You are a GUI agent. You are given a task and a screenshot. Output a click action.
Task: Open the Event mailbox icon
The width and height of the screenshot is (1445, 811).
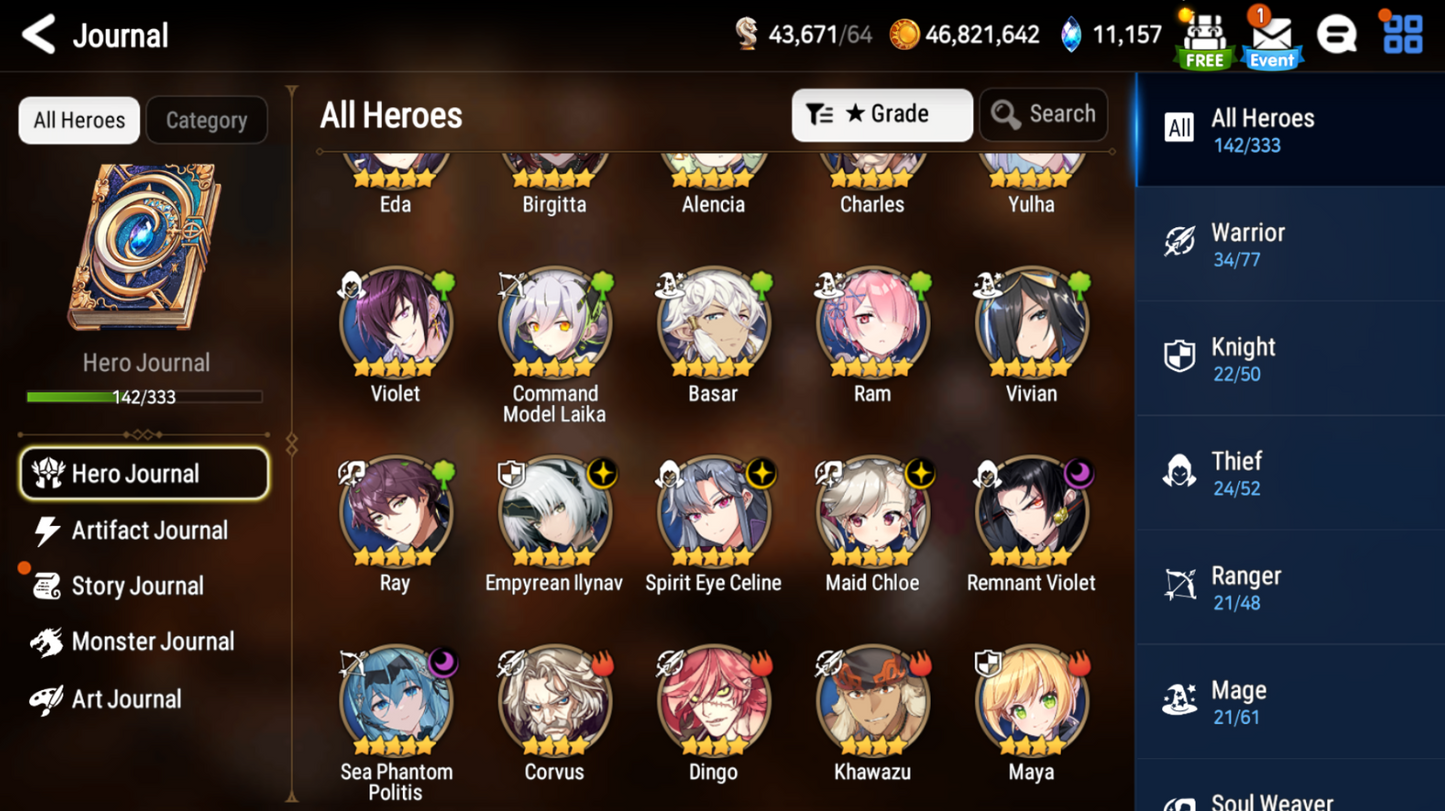coord(1271,38)
